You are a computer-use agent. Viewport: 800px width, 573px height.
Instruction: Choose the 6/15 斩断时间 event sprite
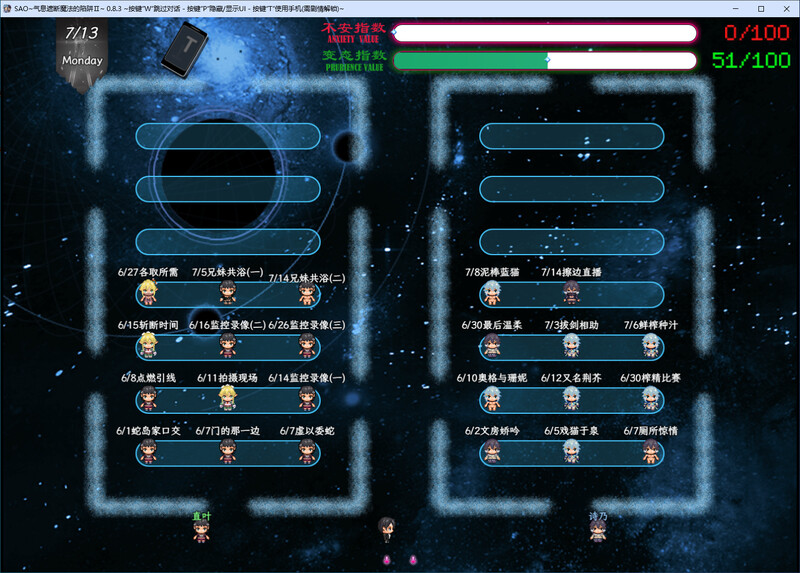pyautogui.click(x=150, y=346)
